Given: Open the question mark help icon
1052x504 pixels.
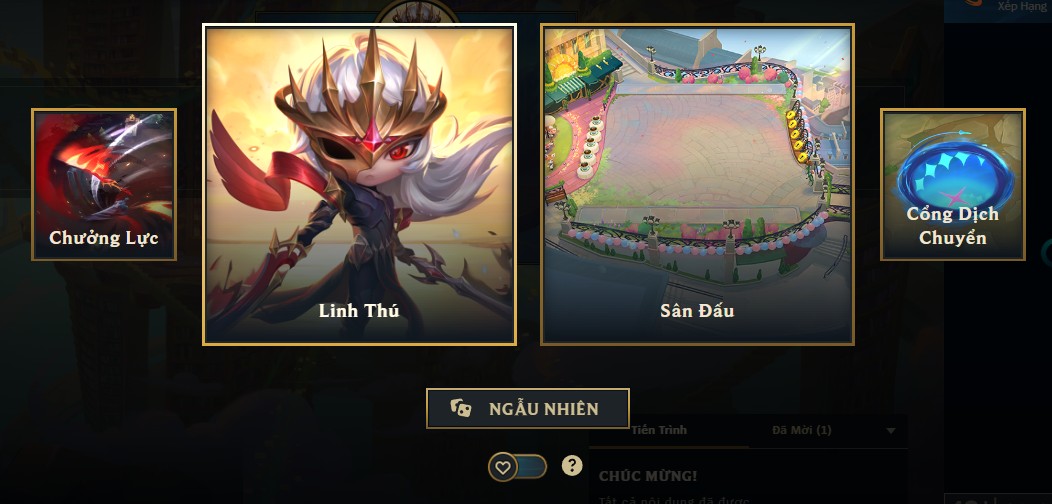Looking at the screenshot, I should [572, 465].
